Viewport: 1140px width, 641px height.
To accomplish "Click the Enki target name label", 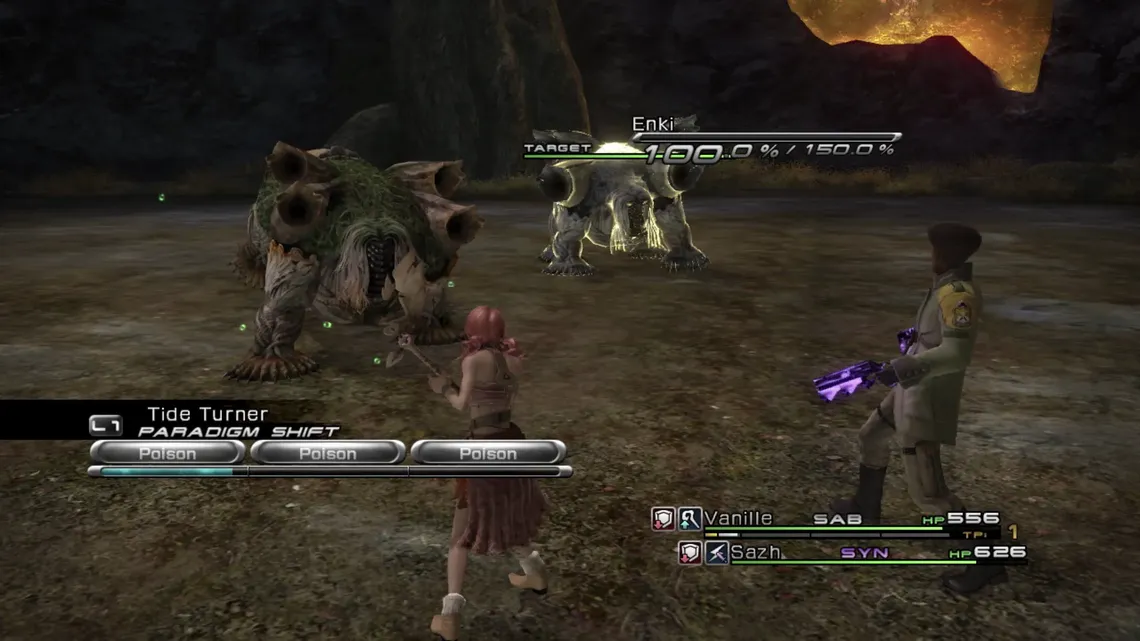I will click(x=653, y=125).
